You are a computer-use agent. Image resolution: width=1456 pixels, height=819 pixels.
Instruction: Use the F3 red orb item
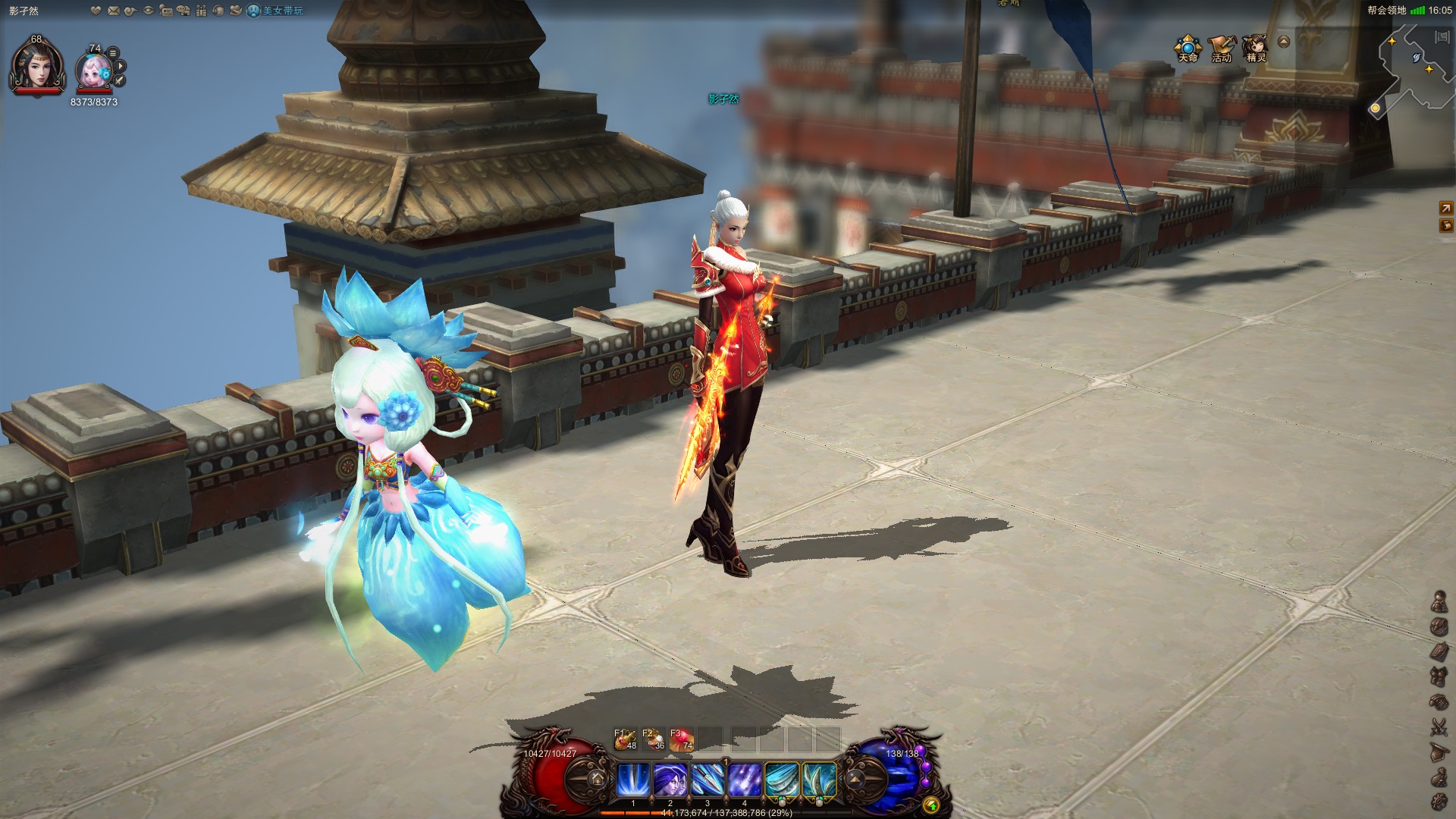pyautogui.click(x=682, y=739)
